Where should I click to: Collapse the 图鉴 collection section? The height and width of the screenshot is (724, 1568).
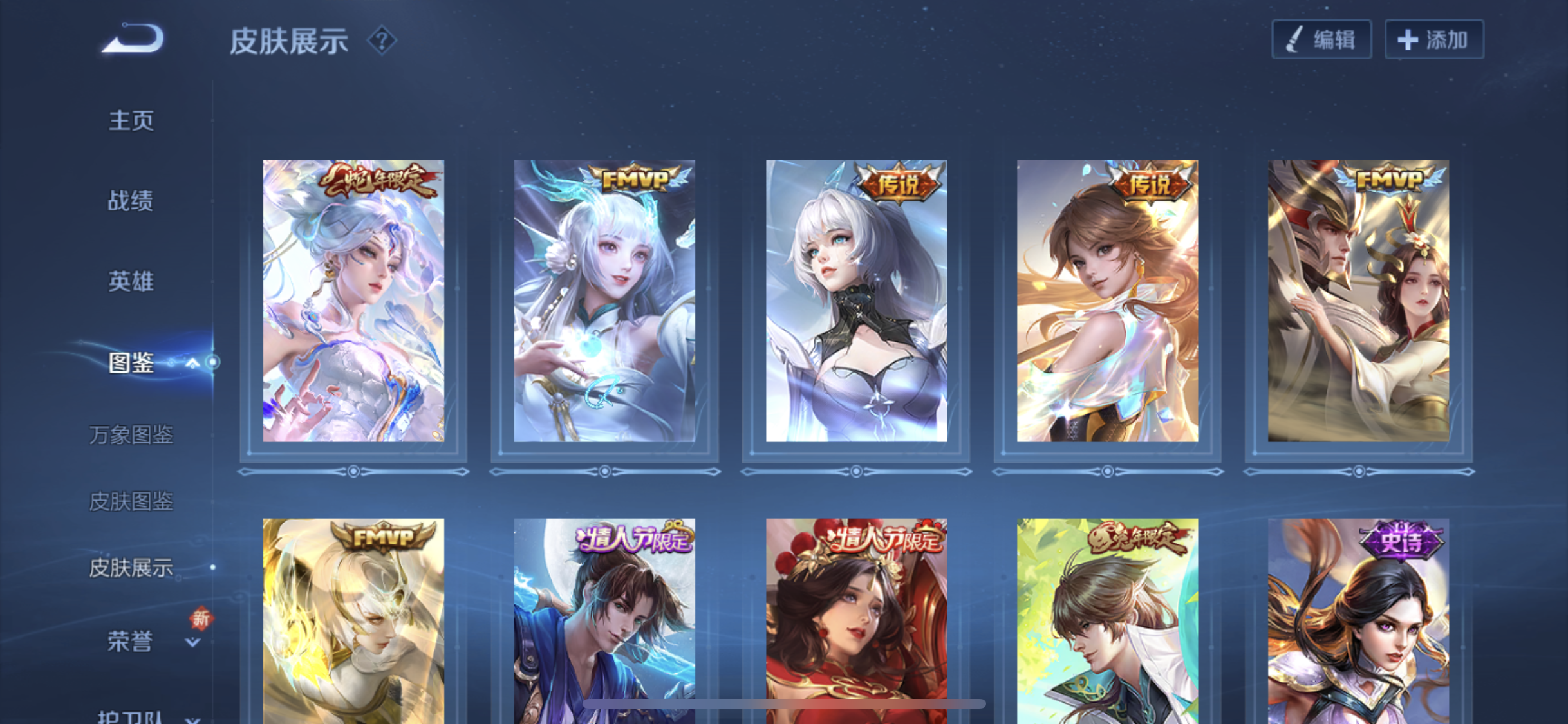point(192,363)
